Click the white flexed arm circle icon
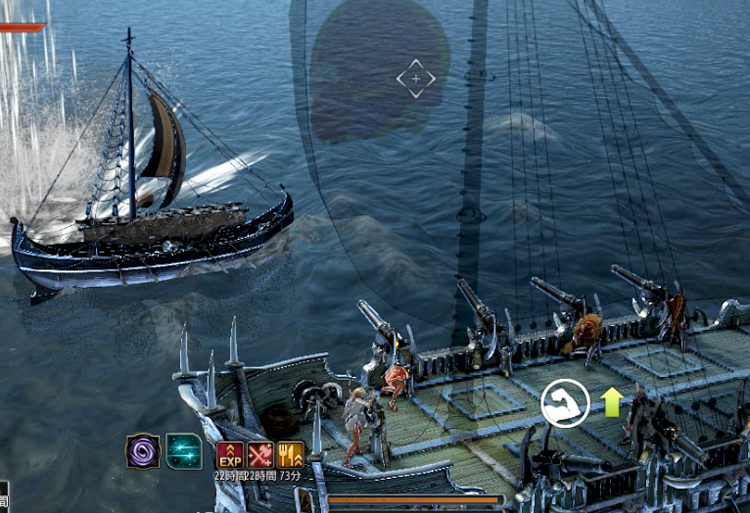750x513 pixels. tap(565, 403)
